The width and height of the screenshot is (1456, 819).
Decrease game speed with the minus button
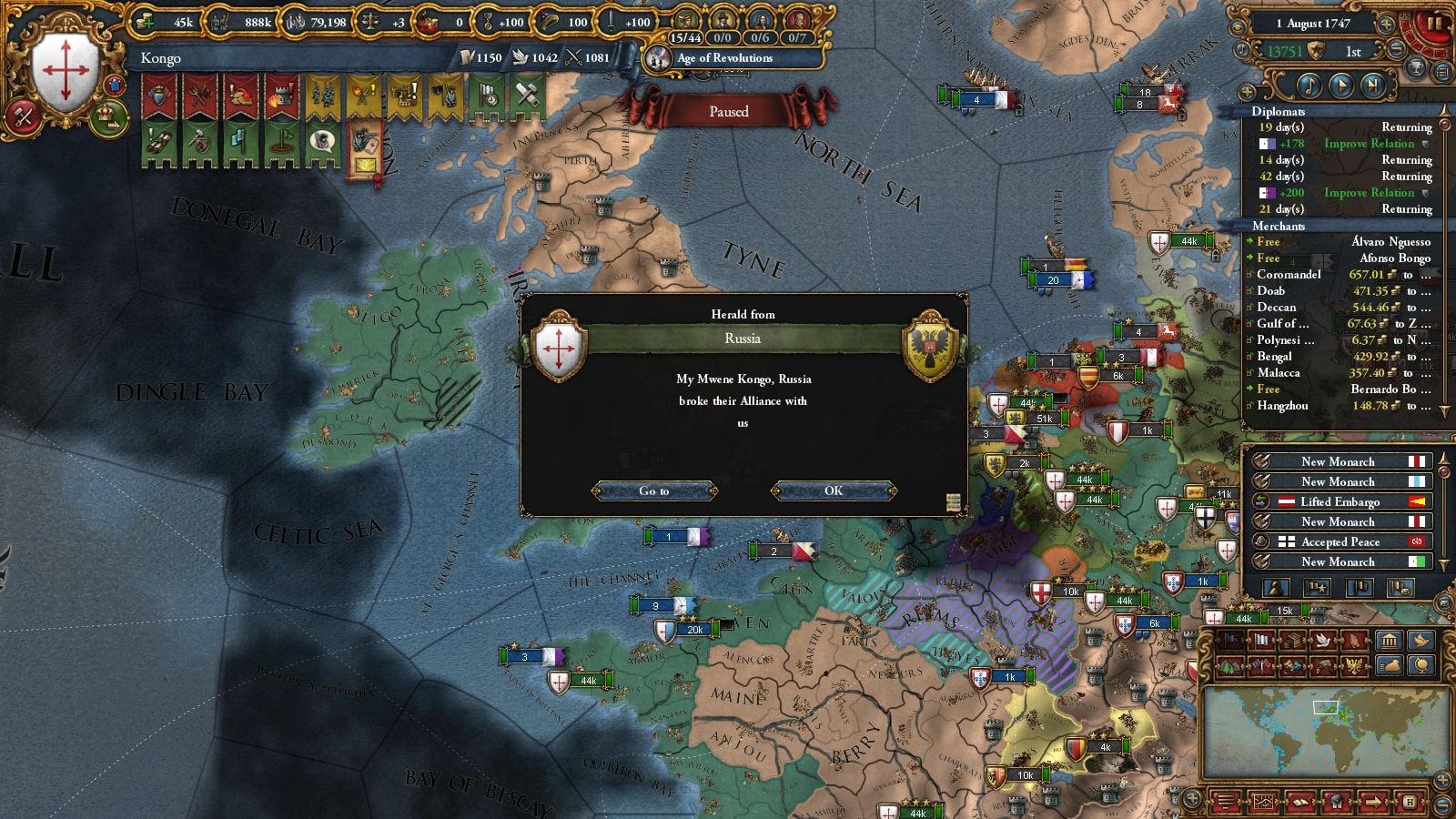[1397, 51]
